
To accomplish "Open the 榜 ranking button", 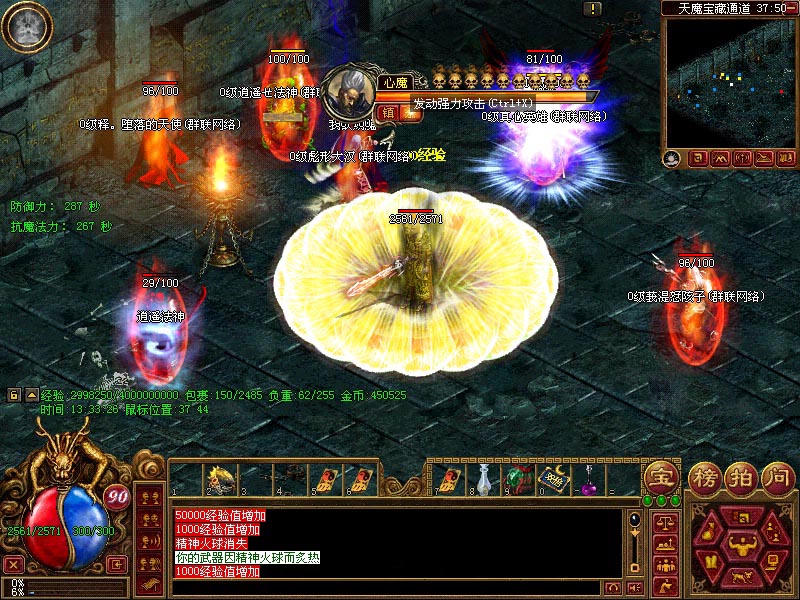I will (x=705, y=478).
